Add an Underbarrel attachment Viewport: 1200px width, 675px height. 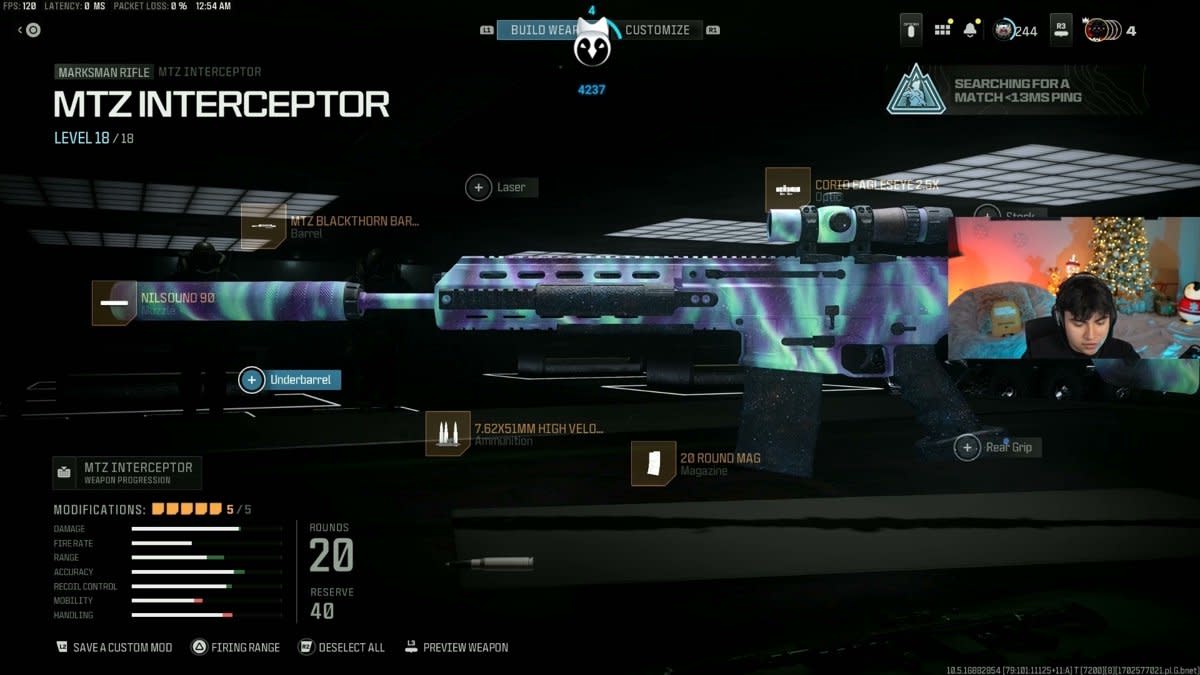click(x=291, y=380)
